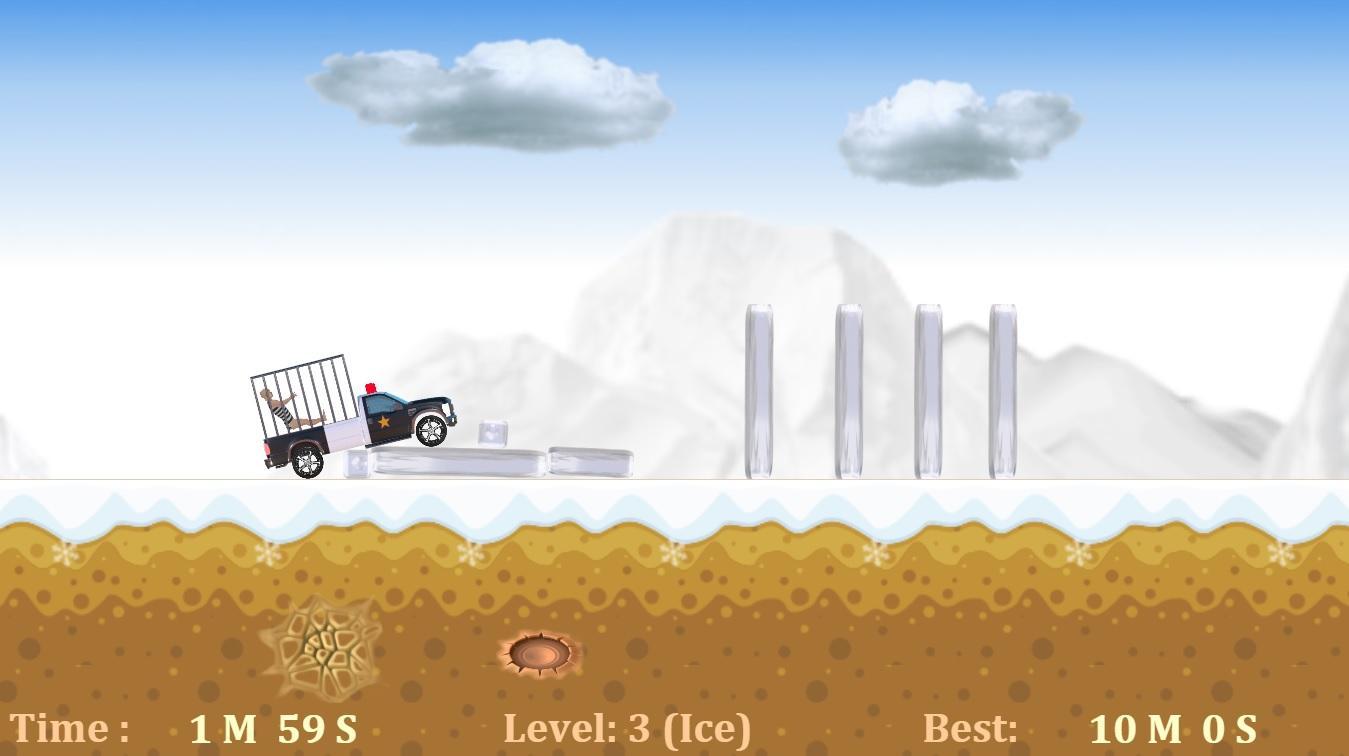Click the red siren light on the police truck

(x=371, y=390)
